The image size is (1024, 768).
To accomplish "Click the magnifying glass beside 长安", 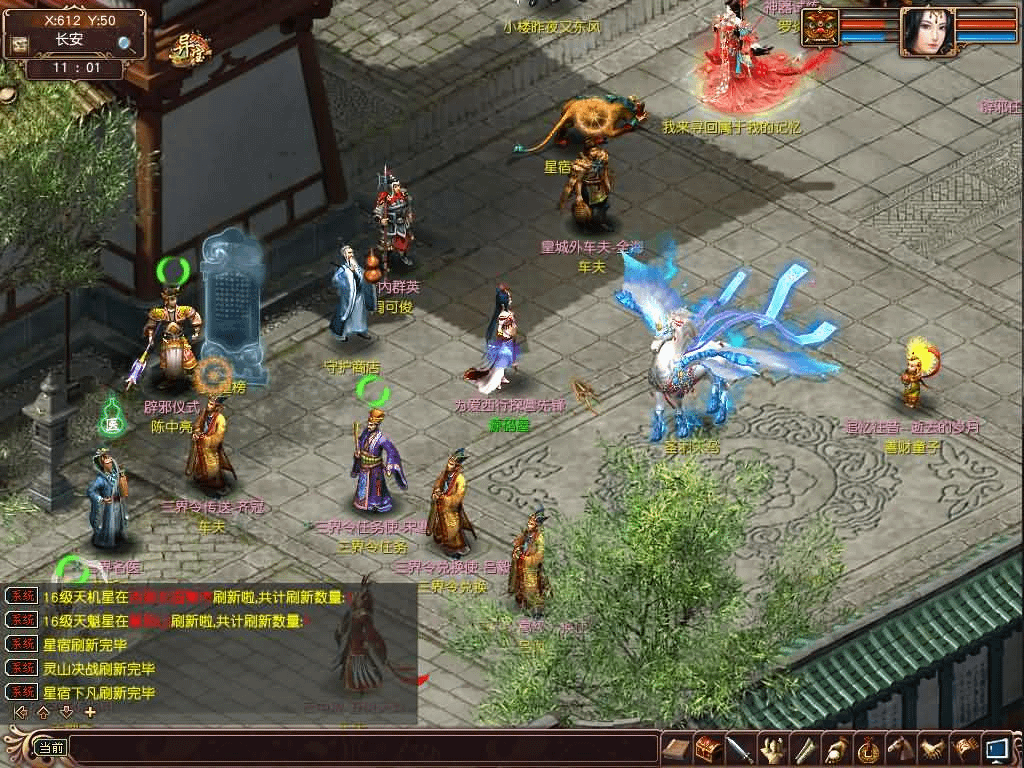I will pos(127,43).
